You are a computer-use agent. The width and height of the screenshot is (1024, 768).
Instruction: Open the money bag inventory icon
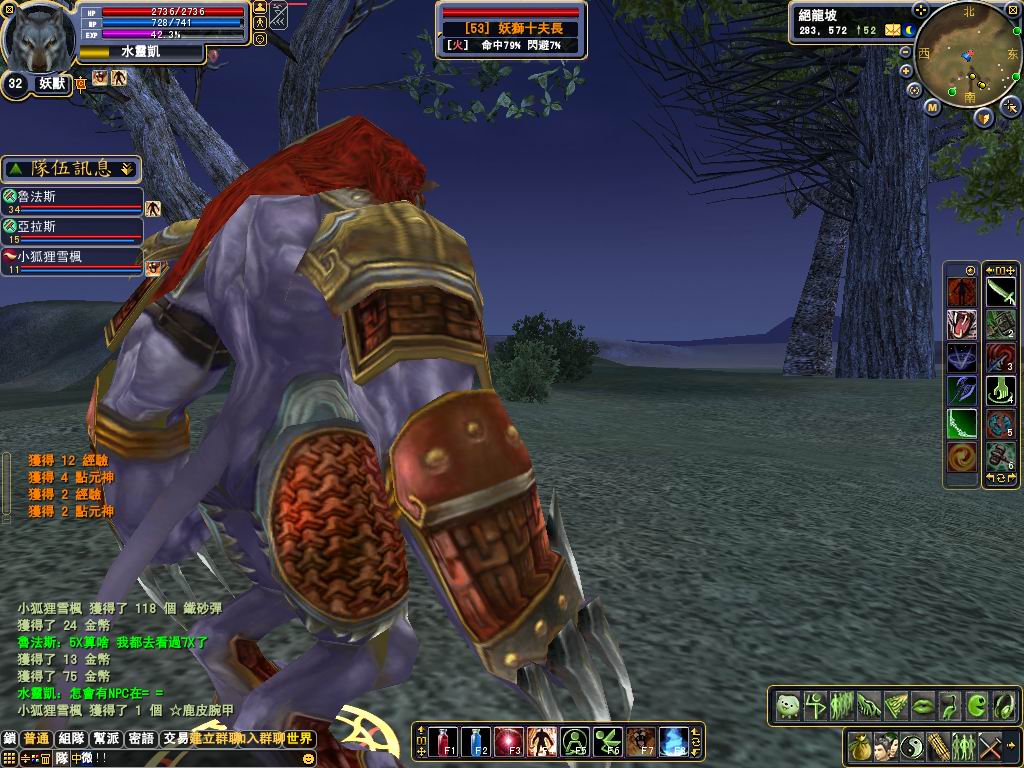(859, 746)
